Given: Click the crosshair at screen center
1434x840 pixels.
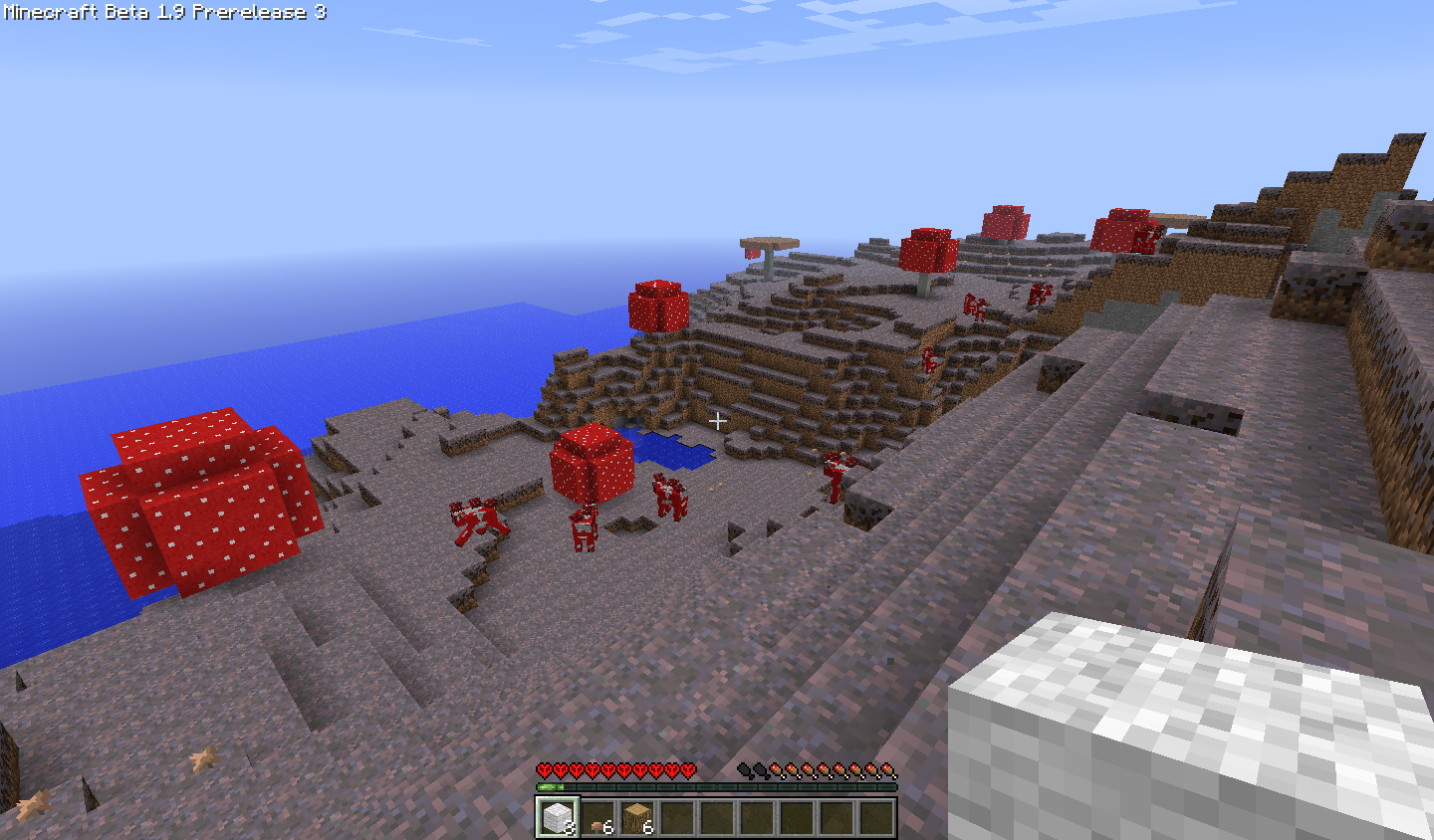Looking at the screenshot, I should [x=719, y=421].
